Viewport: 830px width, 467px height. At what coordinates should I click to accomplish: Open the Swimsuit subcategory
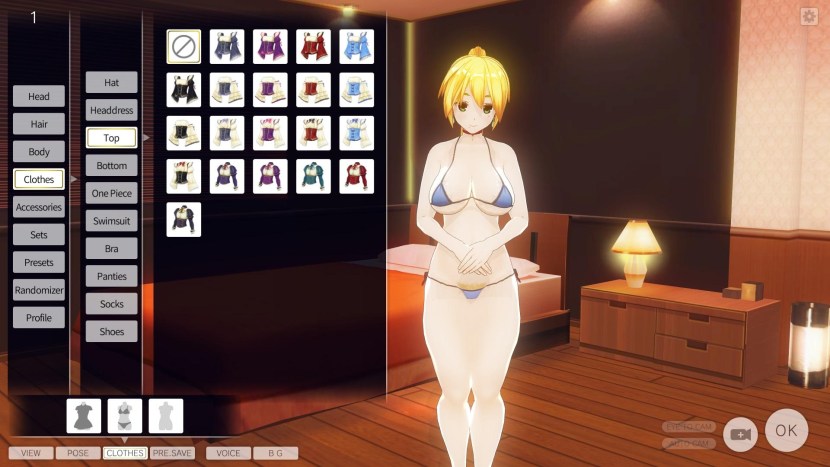(x=111, y=220)
